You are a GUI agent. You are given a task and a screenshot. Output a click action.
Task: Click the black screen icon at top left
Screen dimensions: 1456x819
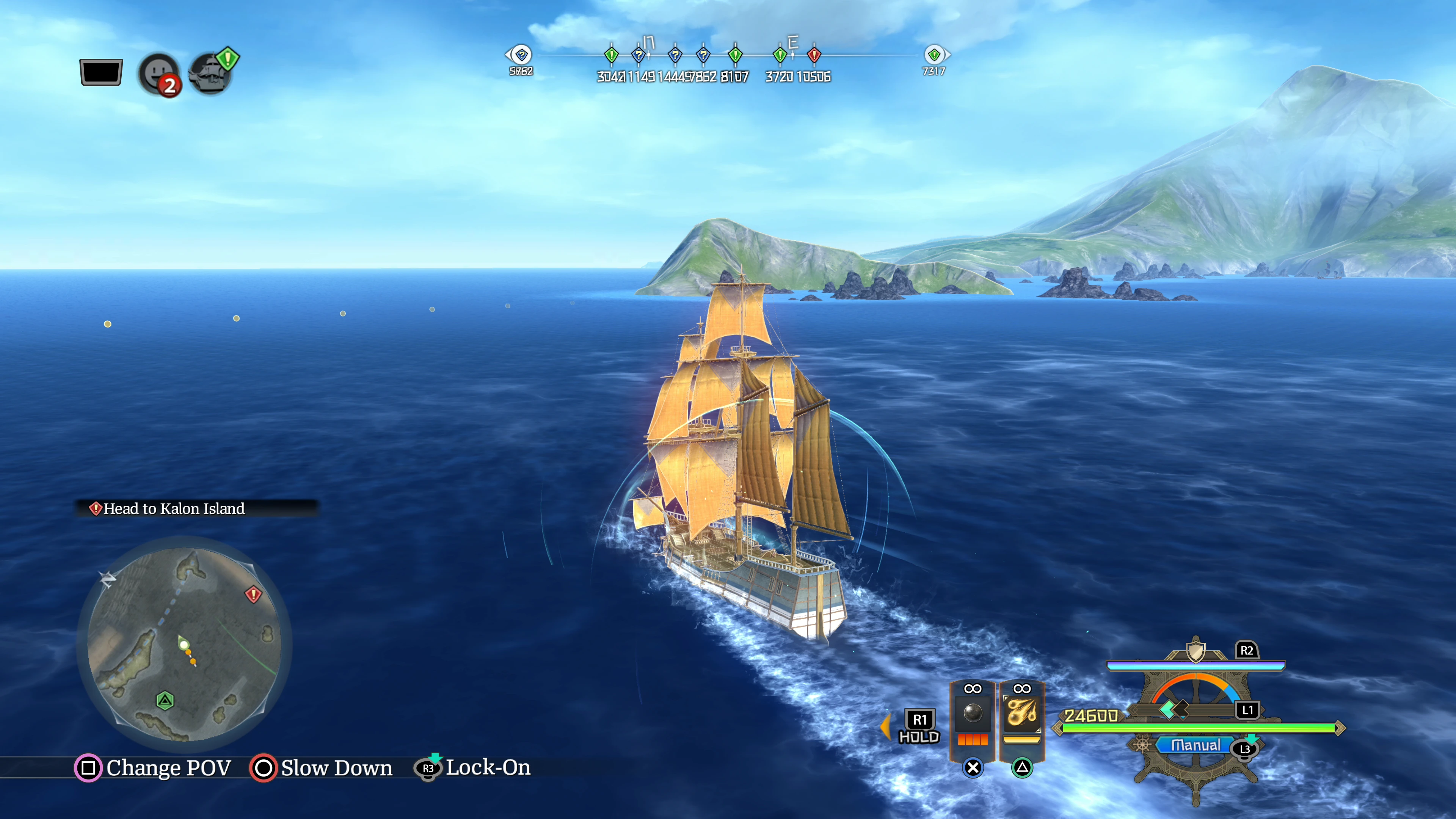point(101,72)
